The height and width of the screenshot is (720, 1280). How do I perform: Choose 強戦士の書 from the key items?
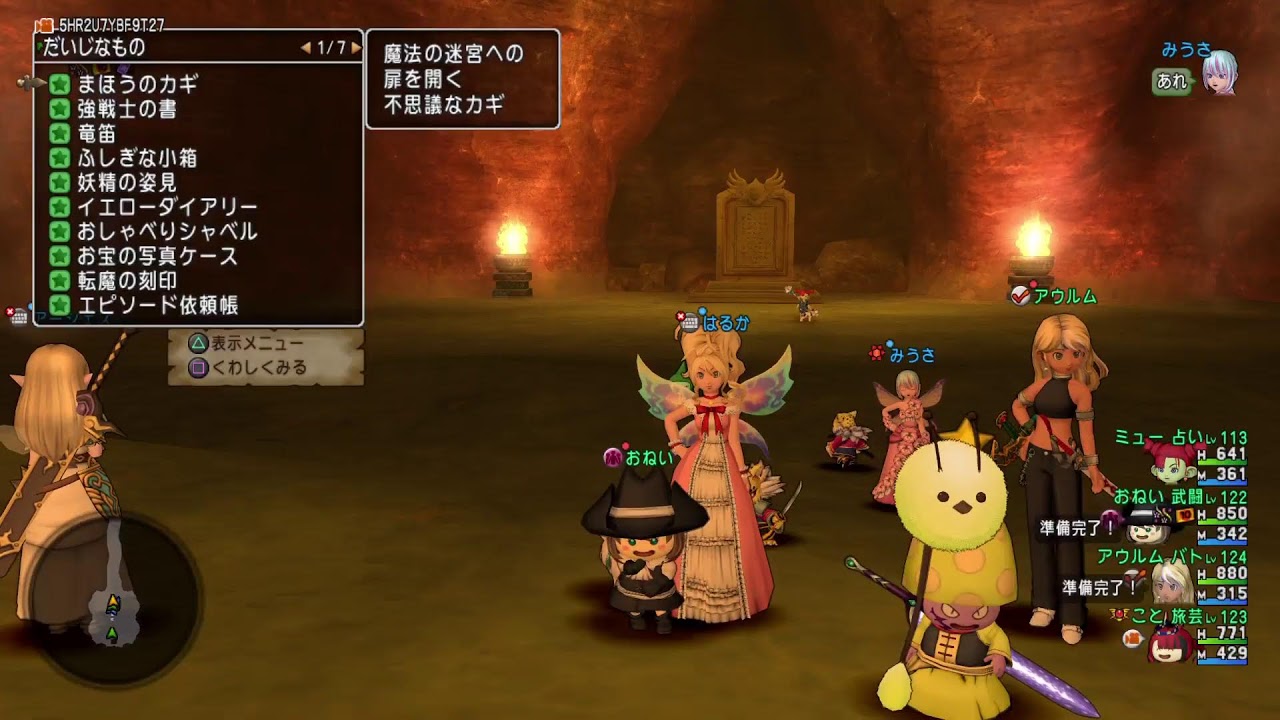click(x=127, y=109)
